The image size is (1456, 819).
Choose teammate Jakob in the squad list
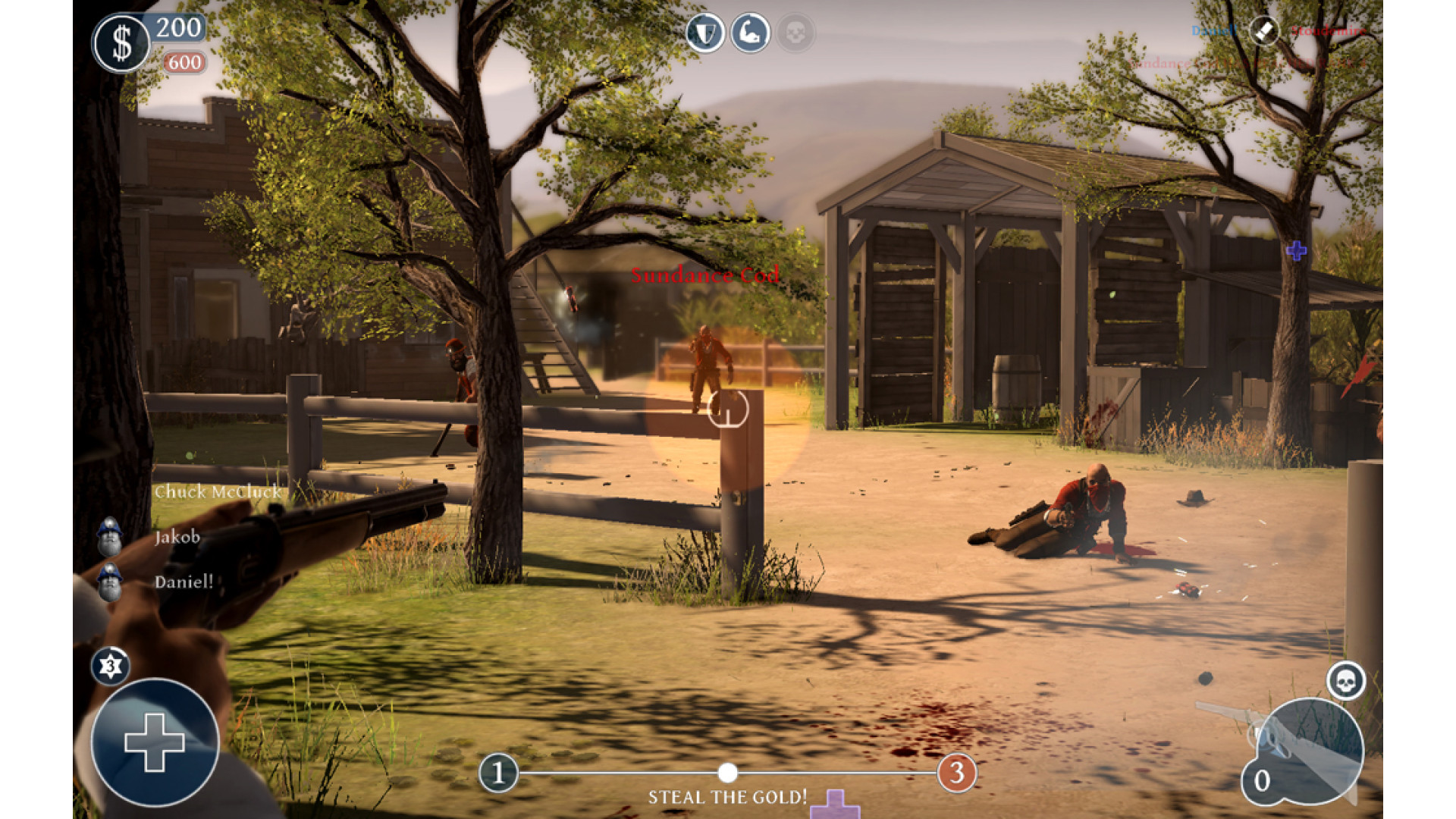click(177, 537)
